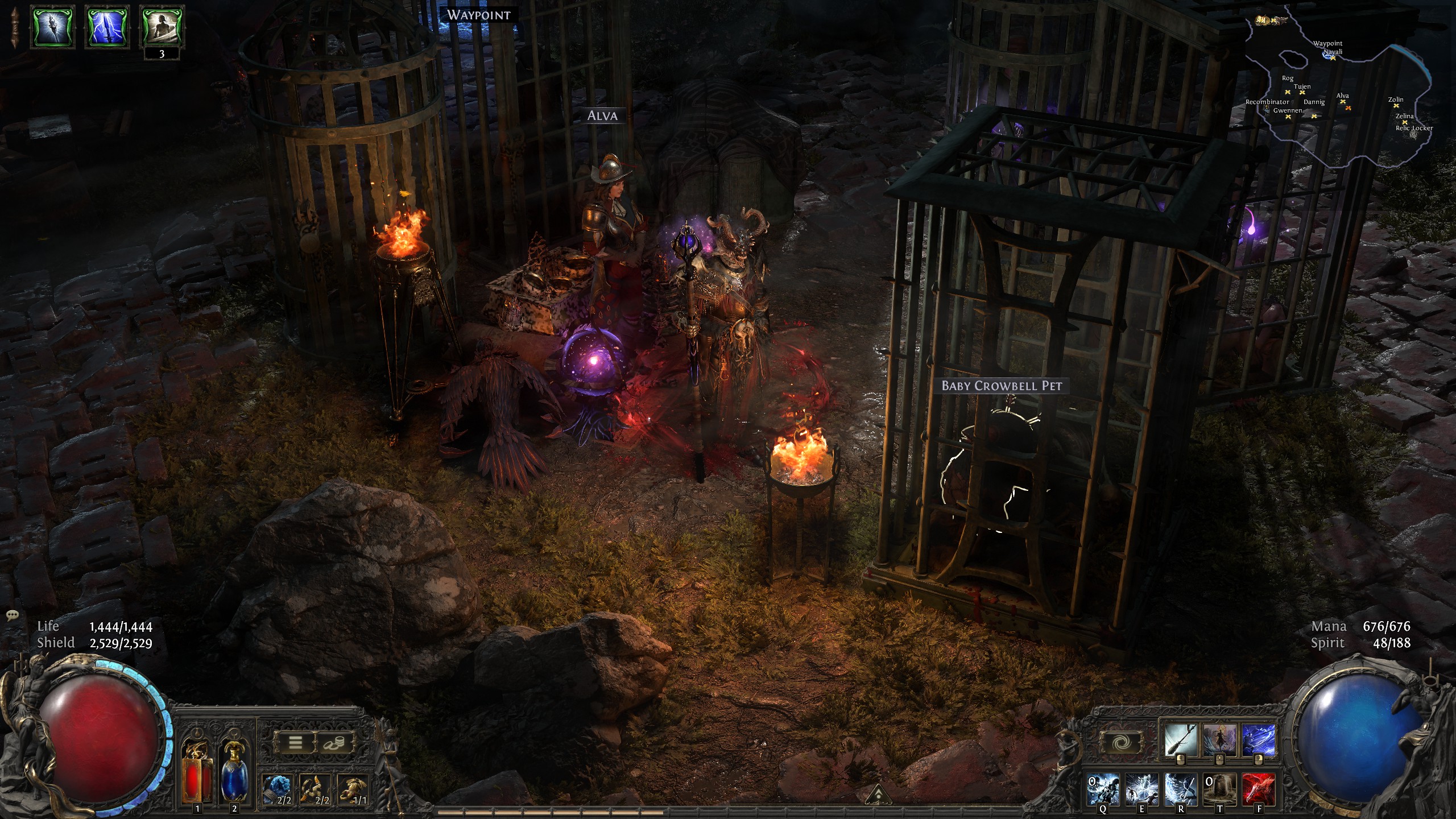Activate the golden dragon charm slot
The image size is (1456, 819).
(x=353, y=789)
